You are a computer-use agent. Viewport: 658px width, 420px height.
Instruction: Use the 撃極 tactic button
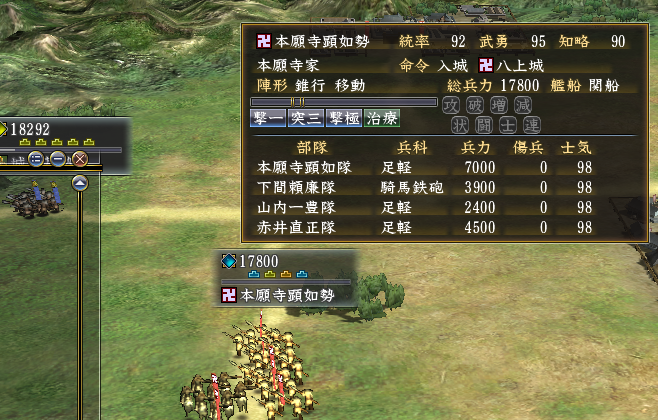[344, 119]
